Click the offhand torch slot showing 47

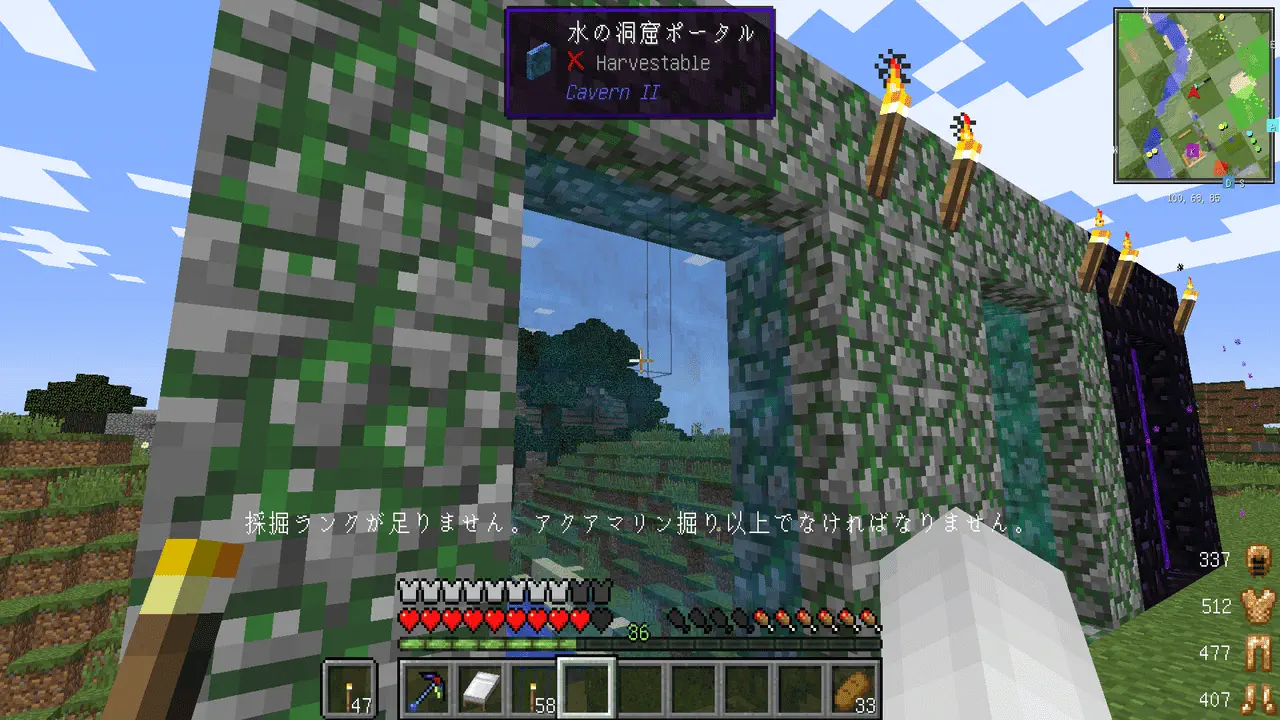pyautogui.click(x=350, y=689)
